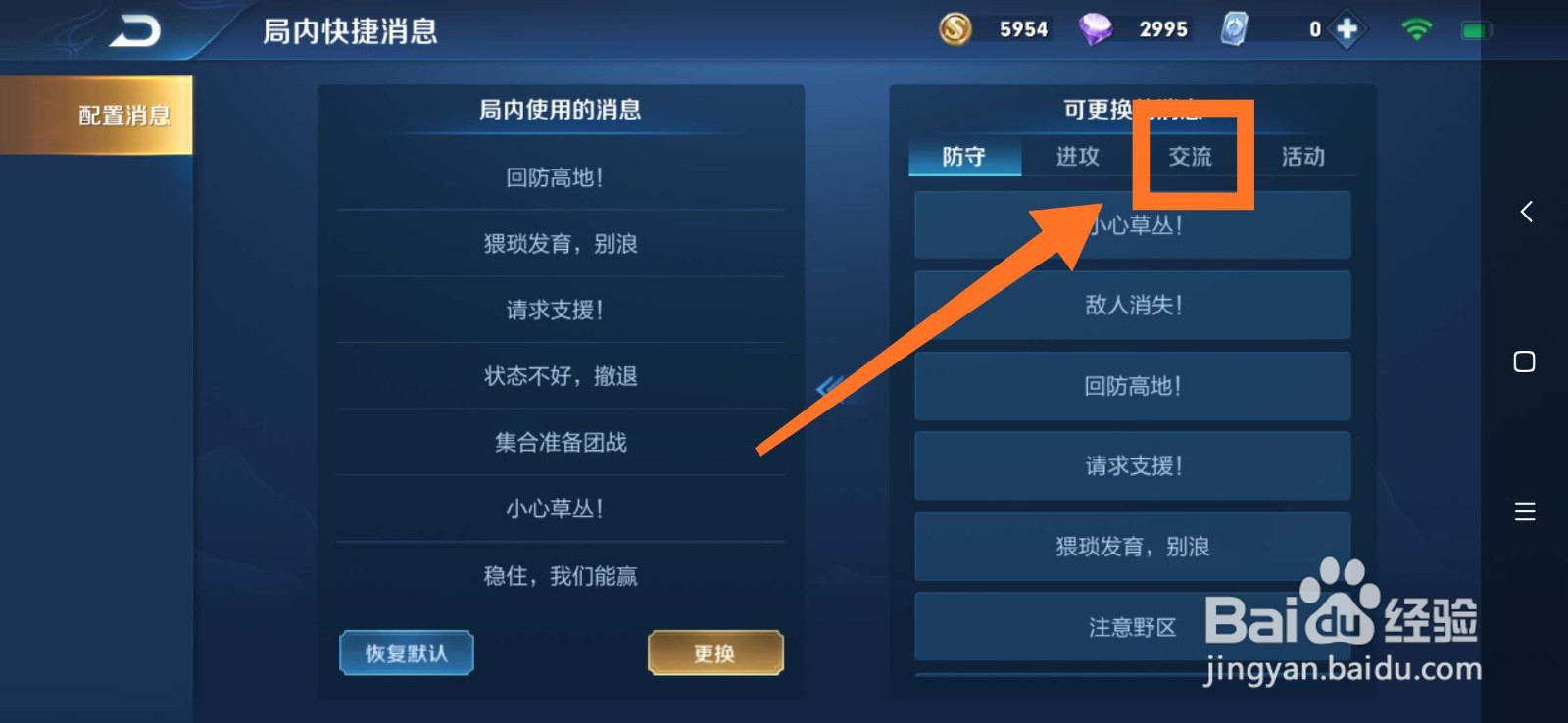Switch to the 交流 communication tab
Image resolution: width=1568 pixels, height=723 pixels.
click(1193, 157)
